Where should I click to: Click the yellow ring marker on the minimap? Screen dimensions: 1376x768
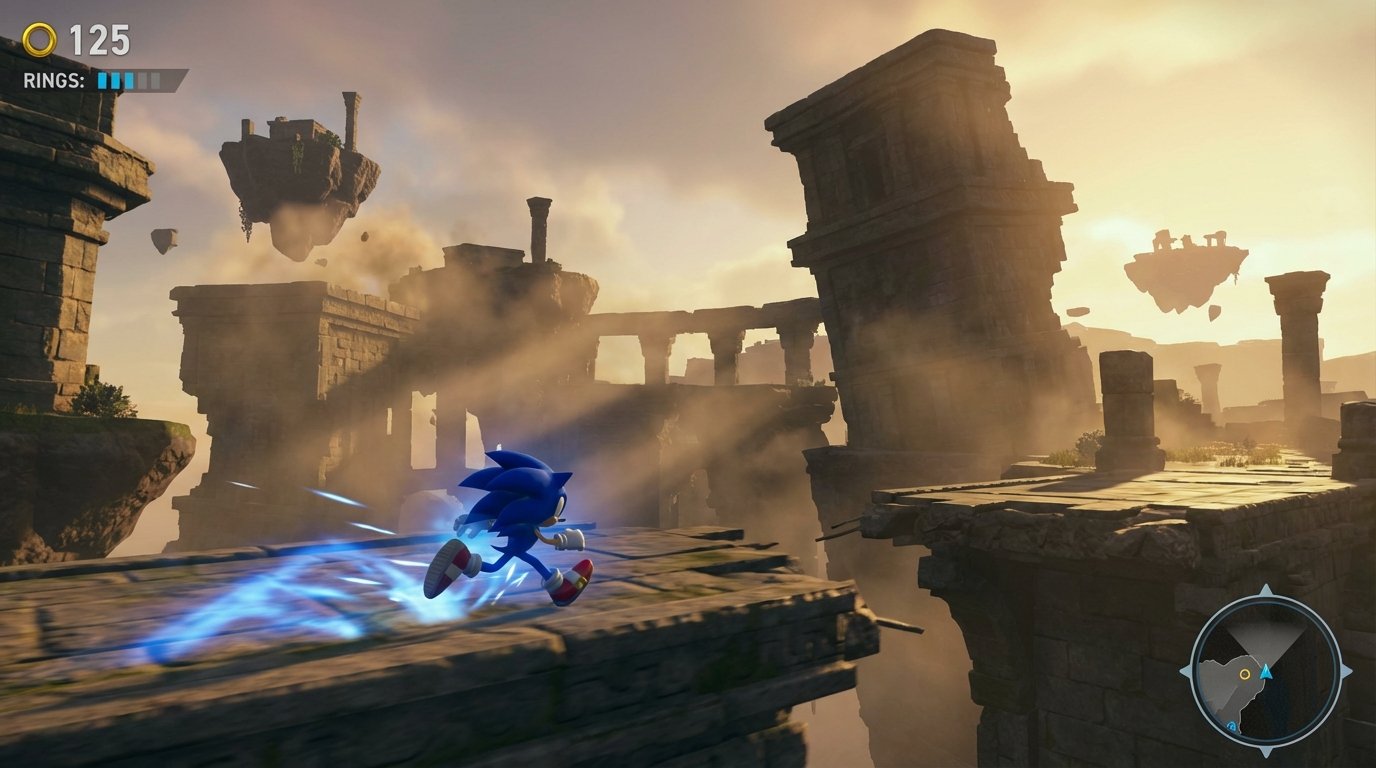pos(1244,673)
